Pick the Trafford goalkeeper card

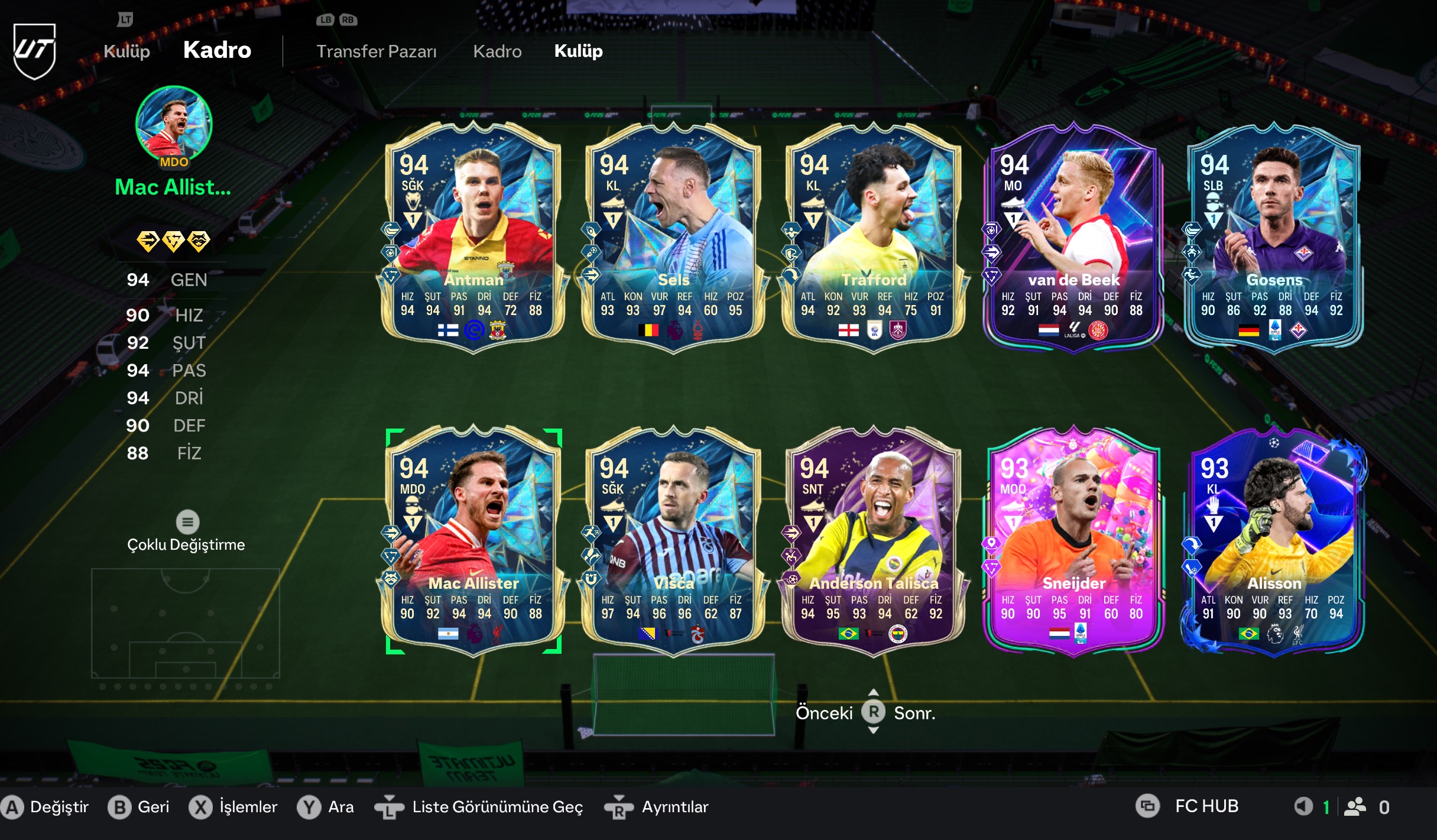pos(873,238)
